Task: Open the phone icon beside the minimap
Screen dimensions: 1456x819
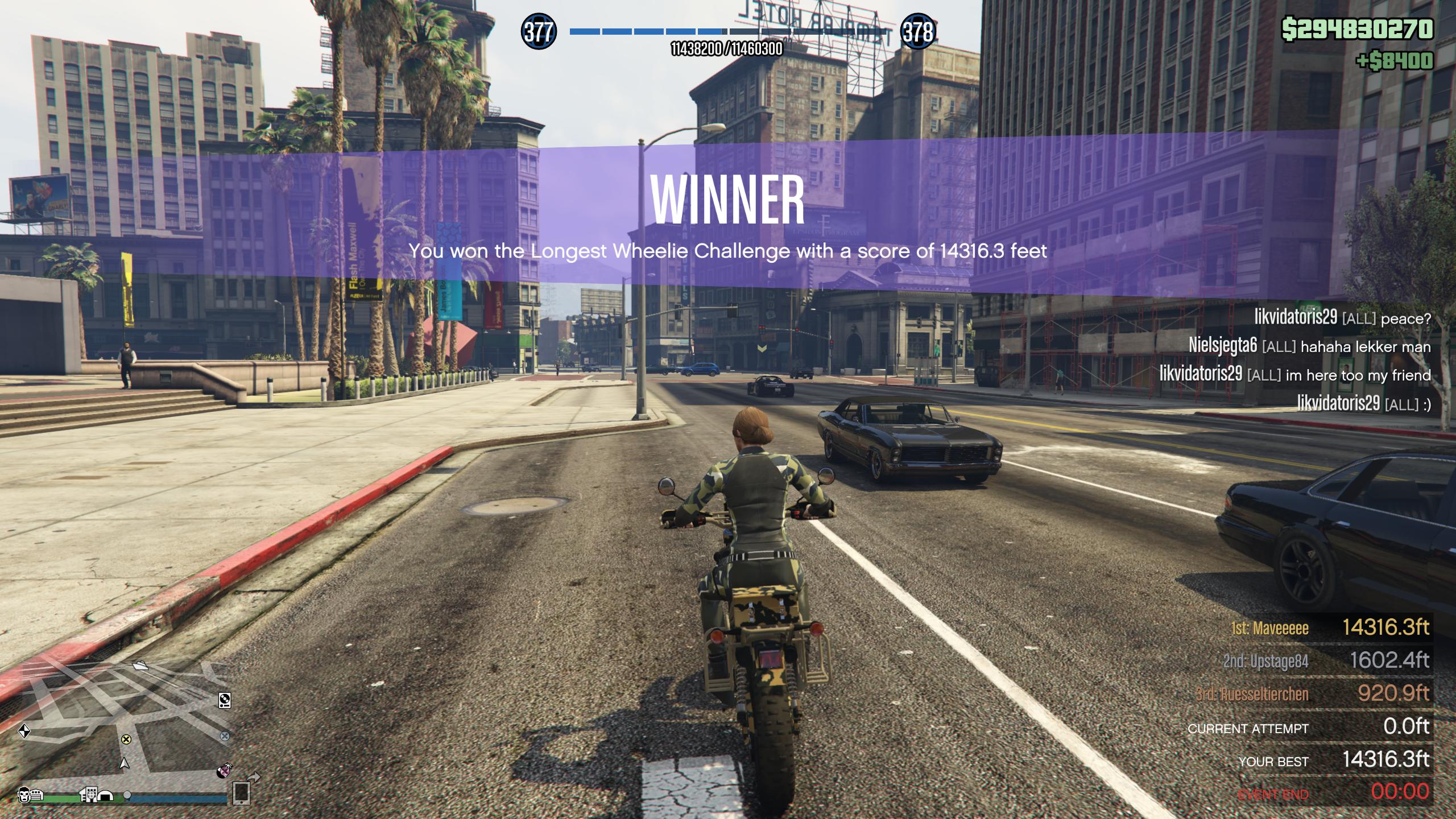Action: pos(241,792)
